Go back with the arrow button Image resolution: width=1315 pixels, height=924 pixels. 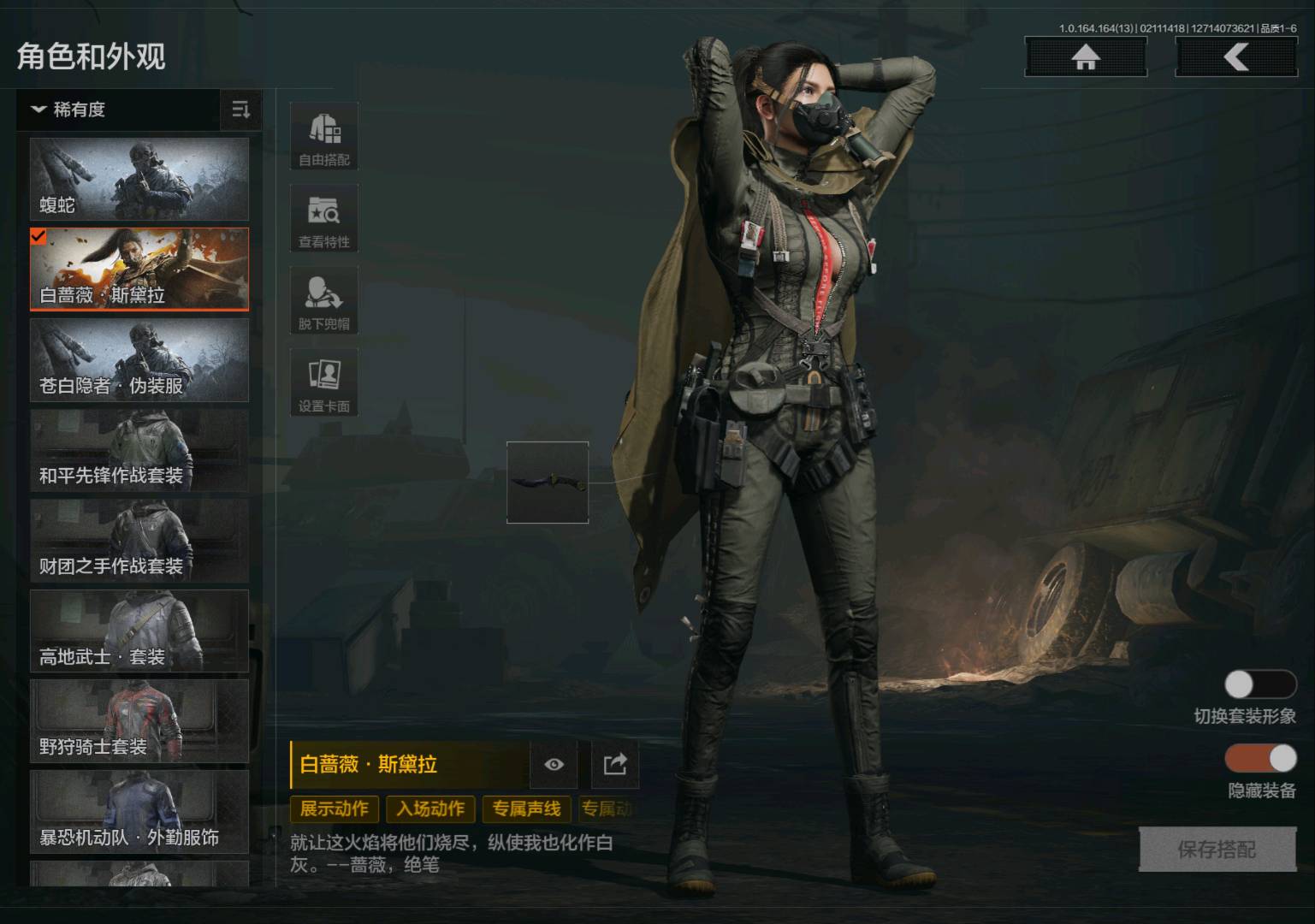point(1236,57)
